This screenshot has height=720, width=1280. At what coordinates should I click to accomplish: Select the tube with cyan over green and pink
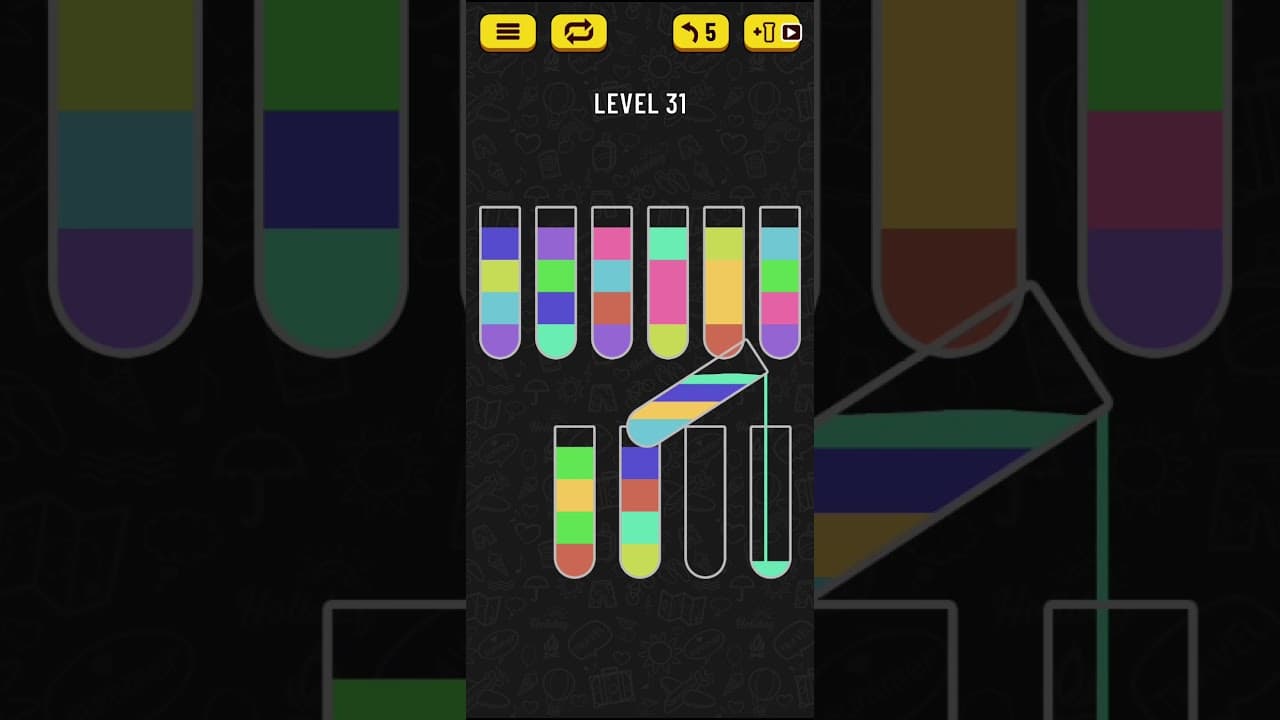(x=780, y=282)
